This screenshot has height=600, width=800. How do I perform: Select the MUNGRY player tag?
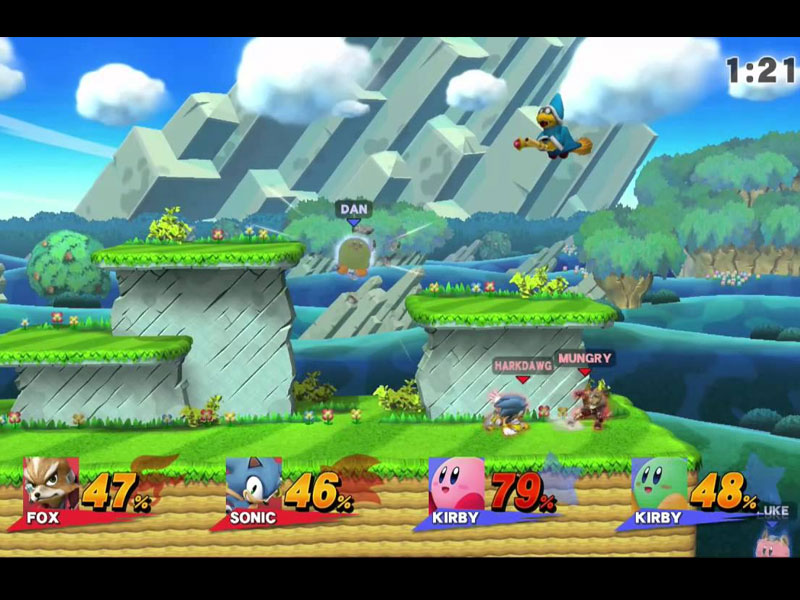[x=585, y=357]
